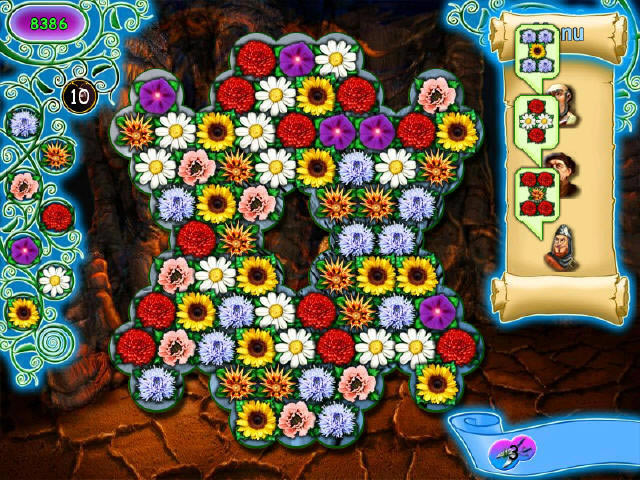Click the helmeted knight customer portrait

coord(562,249)
